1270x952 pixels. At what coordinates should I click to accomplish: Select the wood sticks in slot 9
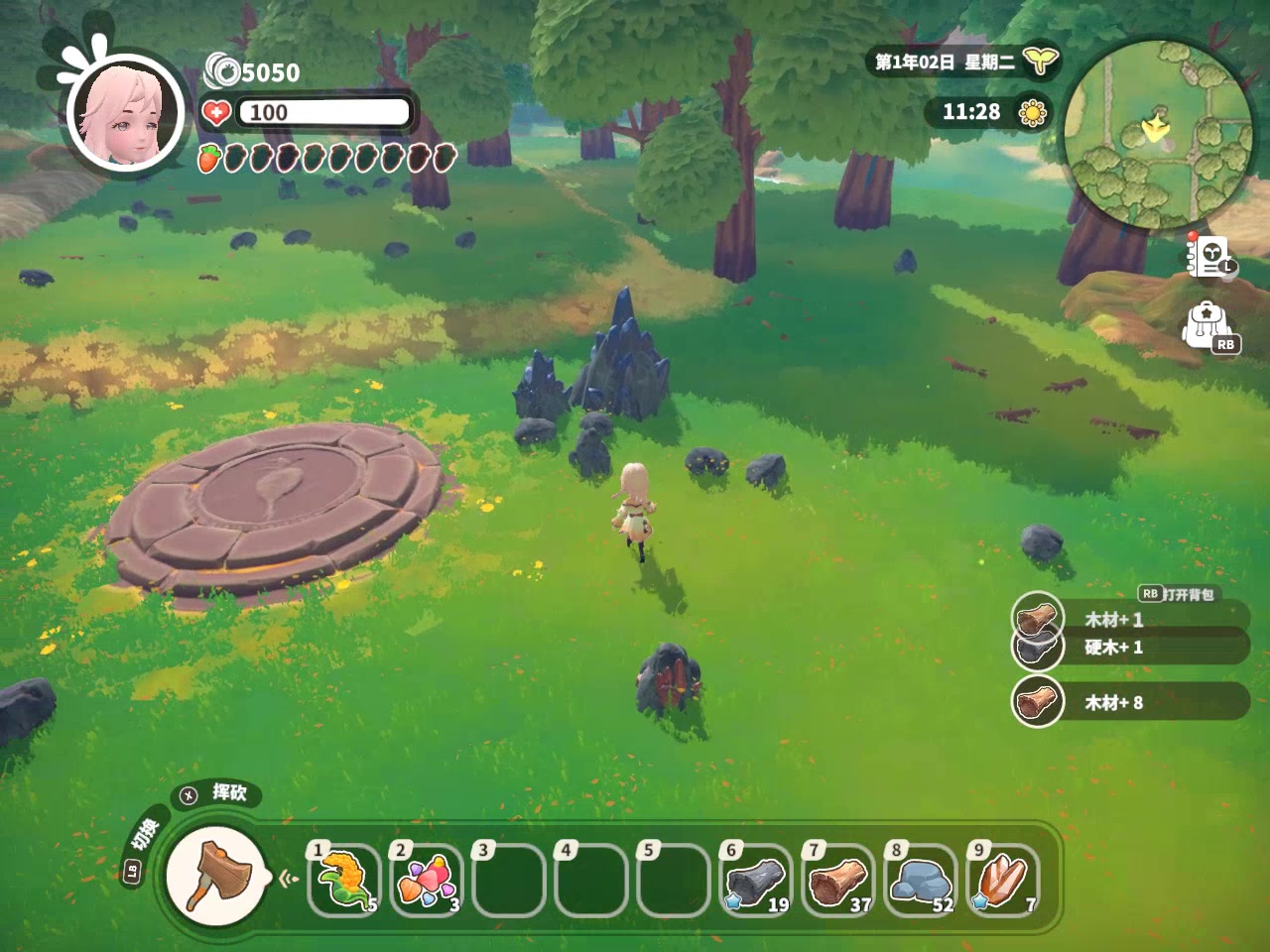point(1004,879)
